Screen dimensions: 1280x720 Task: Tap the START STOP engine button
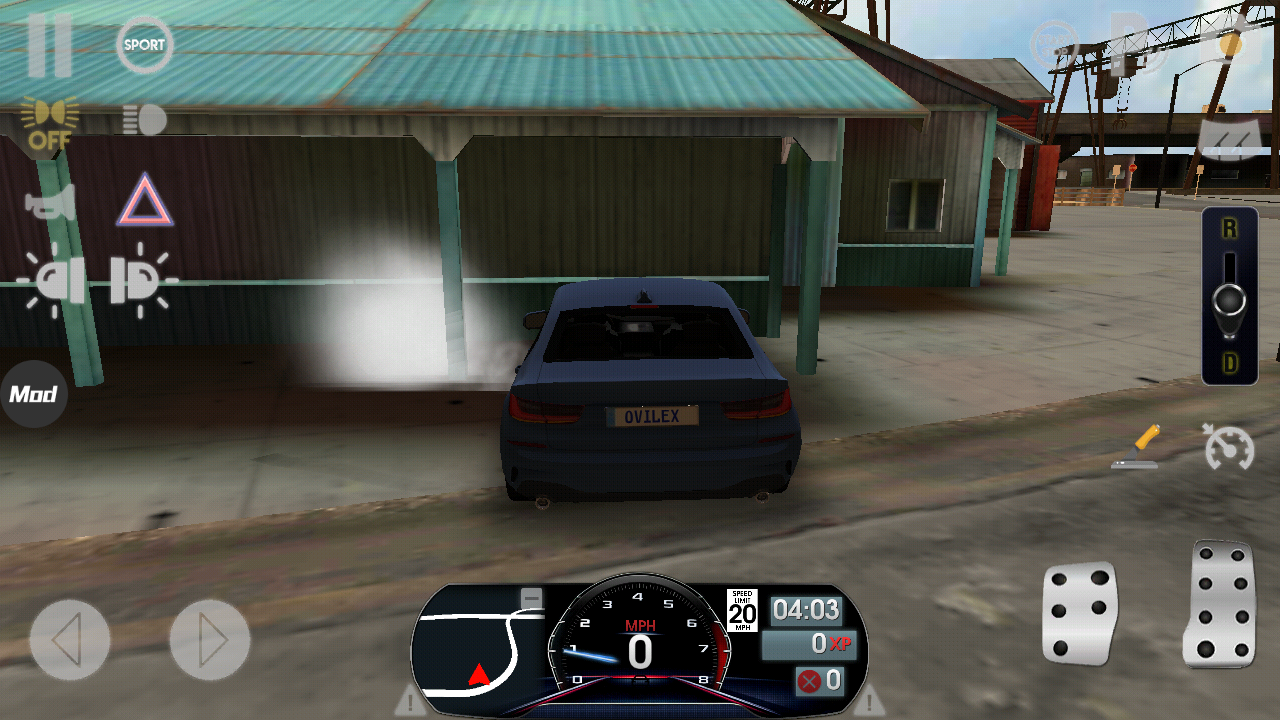point(1056,46)
